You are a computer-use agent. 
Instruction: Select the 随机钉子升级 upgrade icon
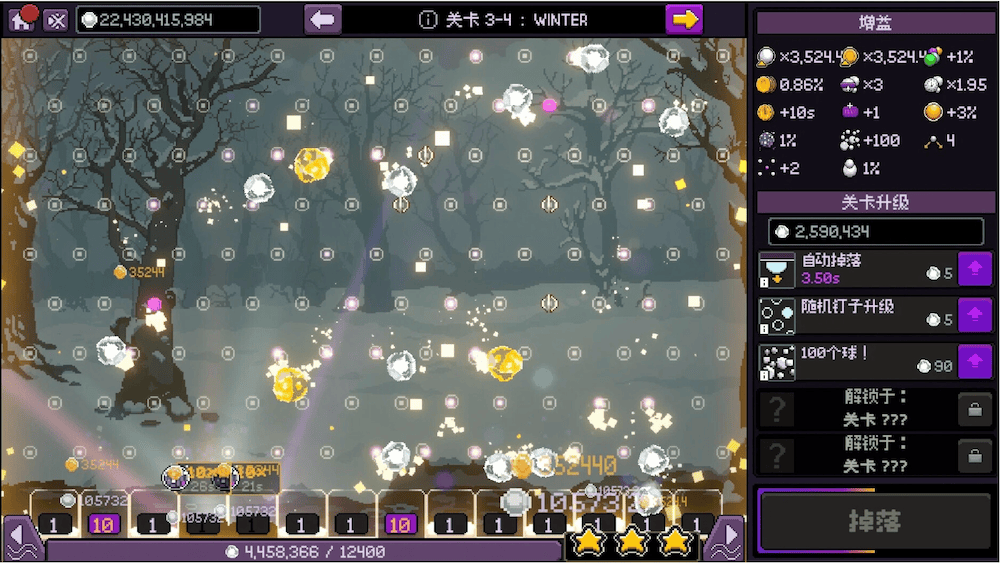point(776,315)
